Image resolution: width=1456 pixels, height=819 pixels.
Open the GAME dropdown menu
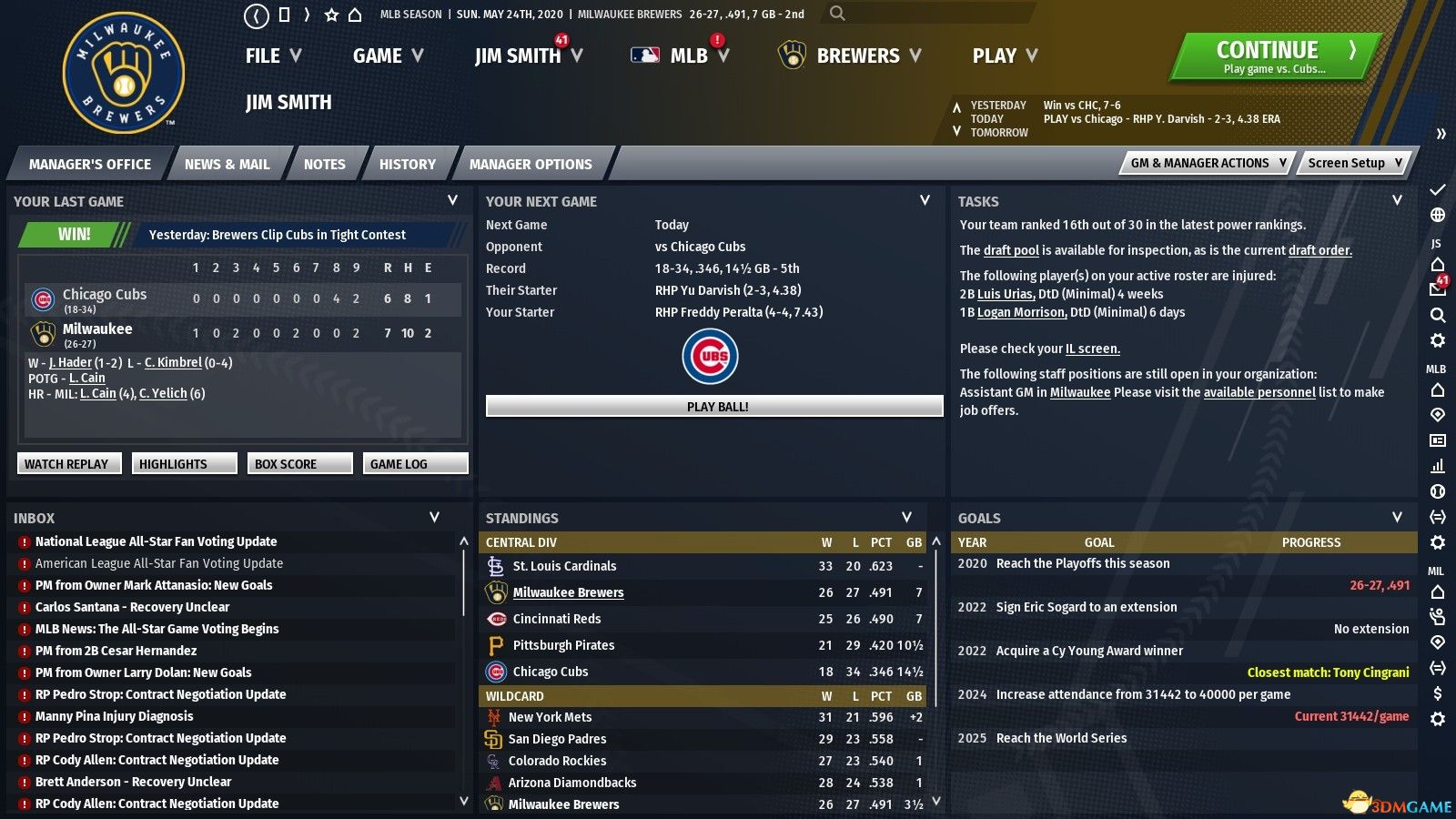(x=388, y=56)
